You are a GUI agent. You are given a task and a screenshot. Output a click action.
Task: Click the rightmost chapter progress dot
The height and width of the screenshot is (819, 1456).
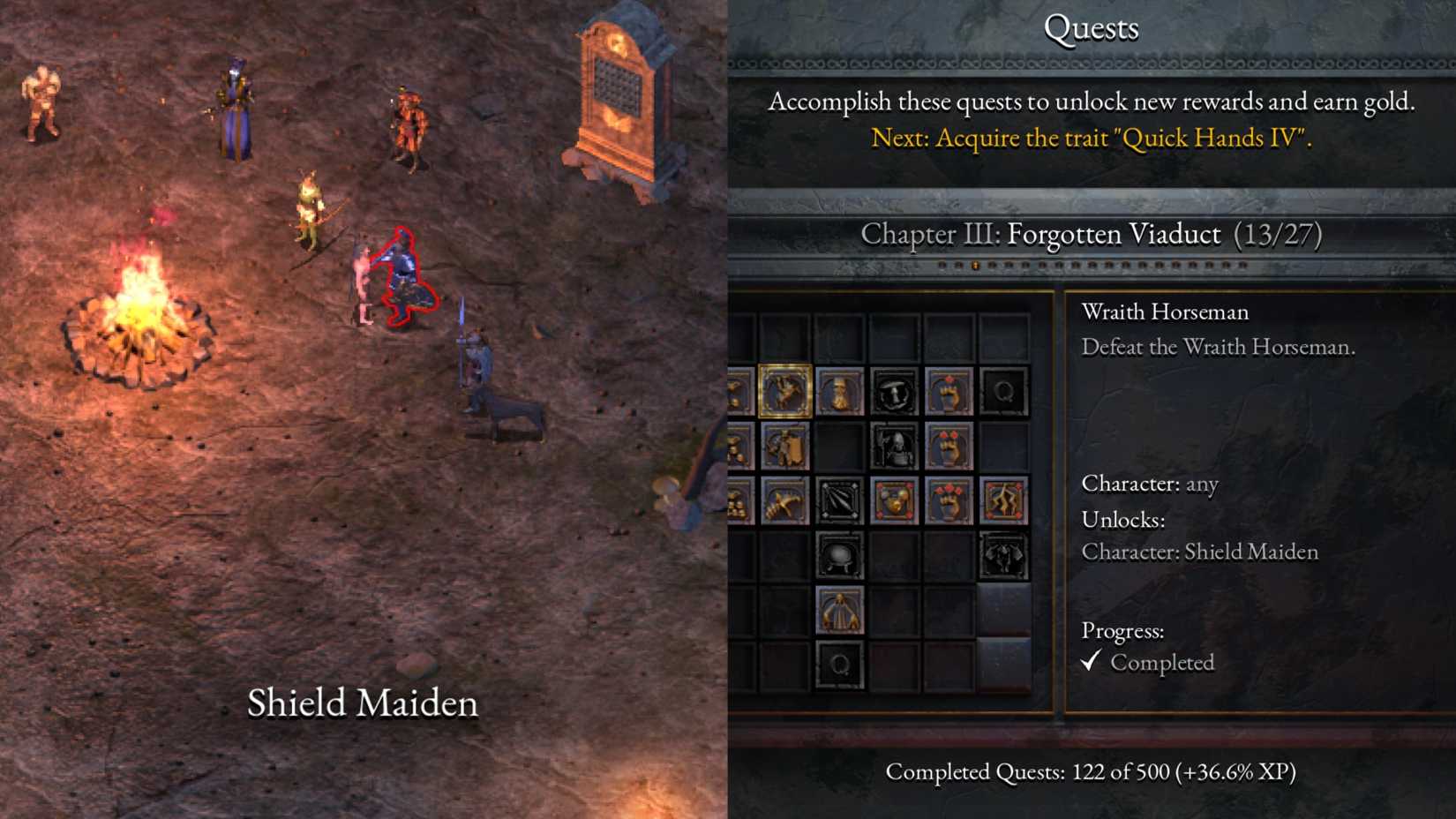pyautogui.click(x=1242, y=265)
